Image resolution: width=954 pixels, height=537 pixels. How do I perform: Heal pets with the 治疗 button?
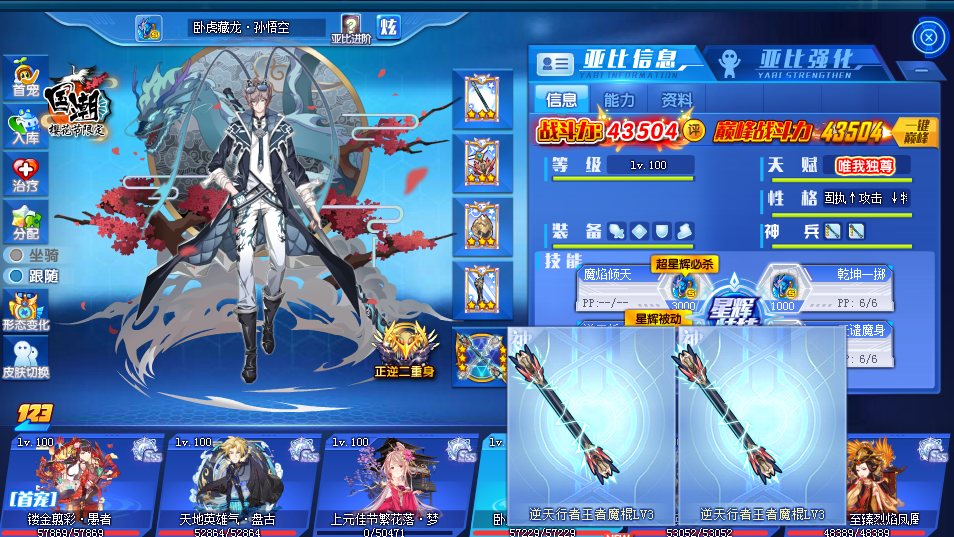(25, 175)
